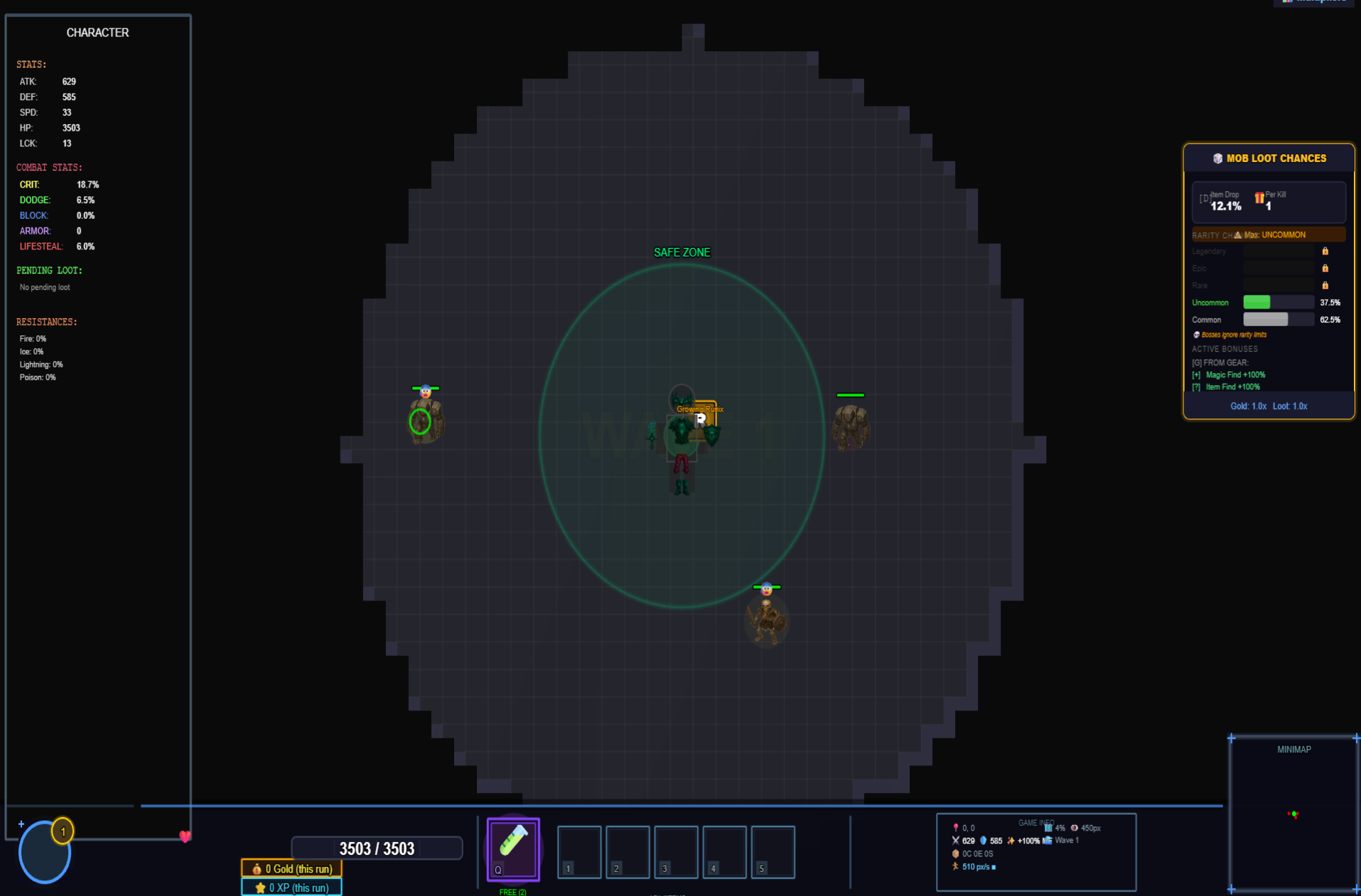Click the crossed-swords attack icon in Game Info
Screen dimensions: 1361x896
956,841
